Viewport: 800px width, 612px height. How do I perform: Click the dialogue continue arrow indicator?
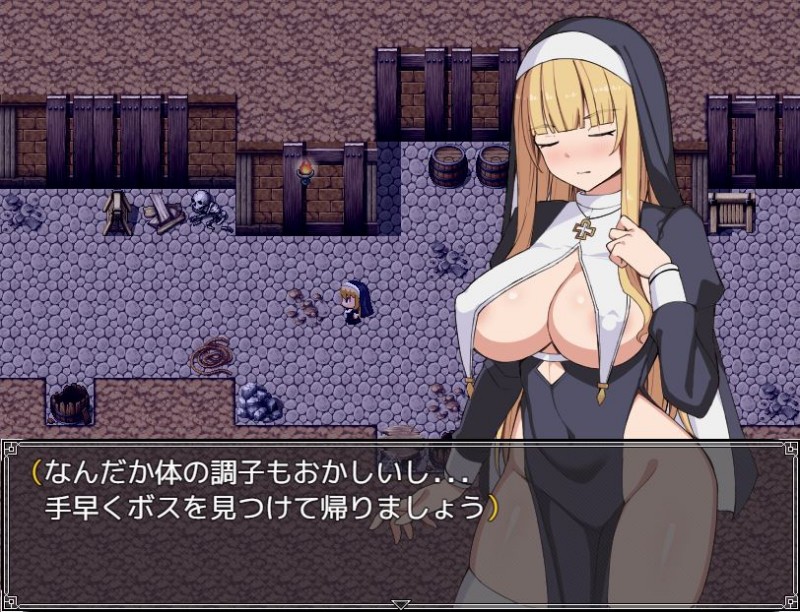pos(400,604)
